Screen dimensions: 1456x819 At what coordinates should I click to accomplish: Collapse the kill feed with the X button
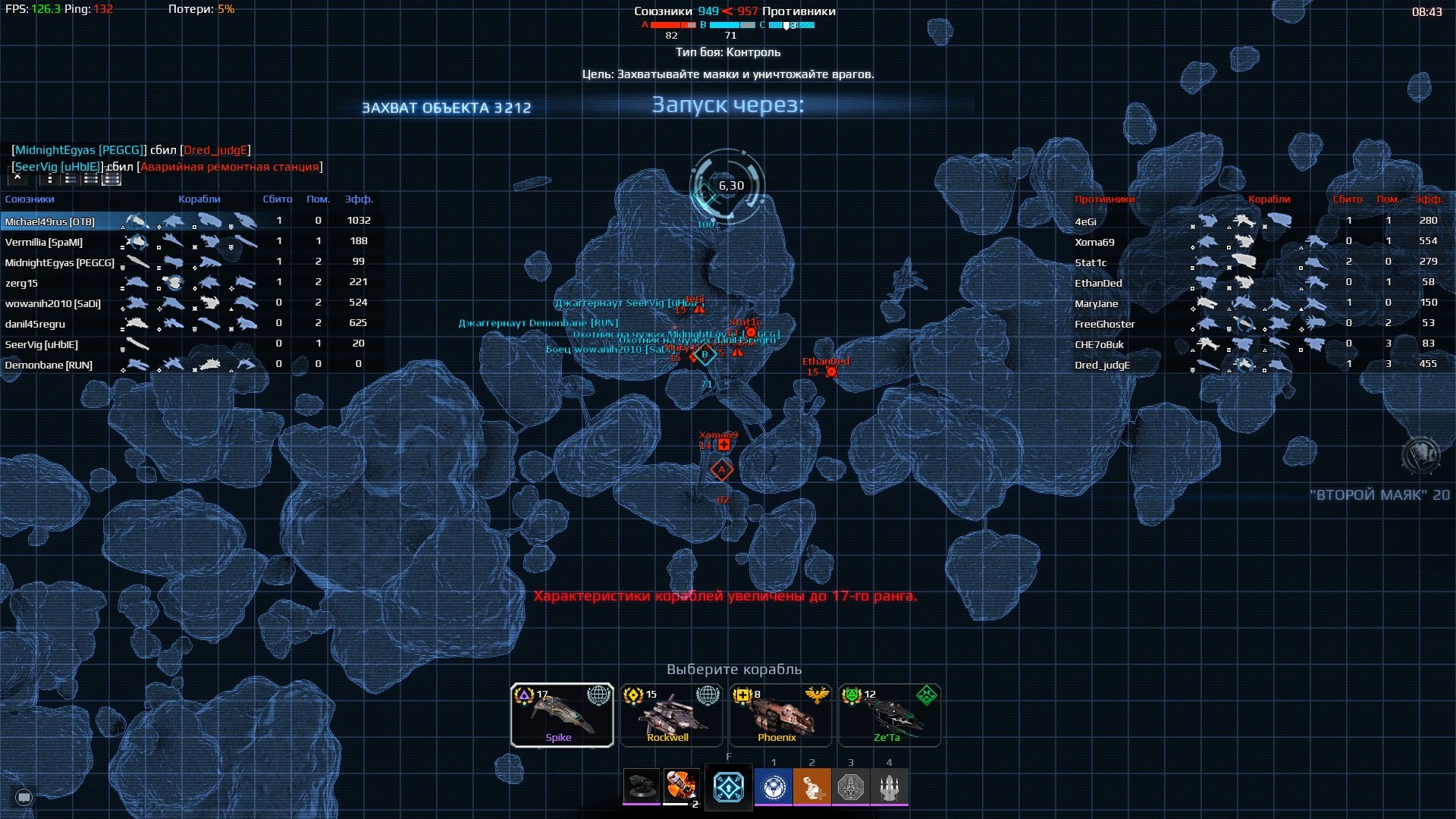click(x=17, y=179)
